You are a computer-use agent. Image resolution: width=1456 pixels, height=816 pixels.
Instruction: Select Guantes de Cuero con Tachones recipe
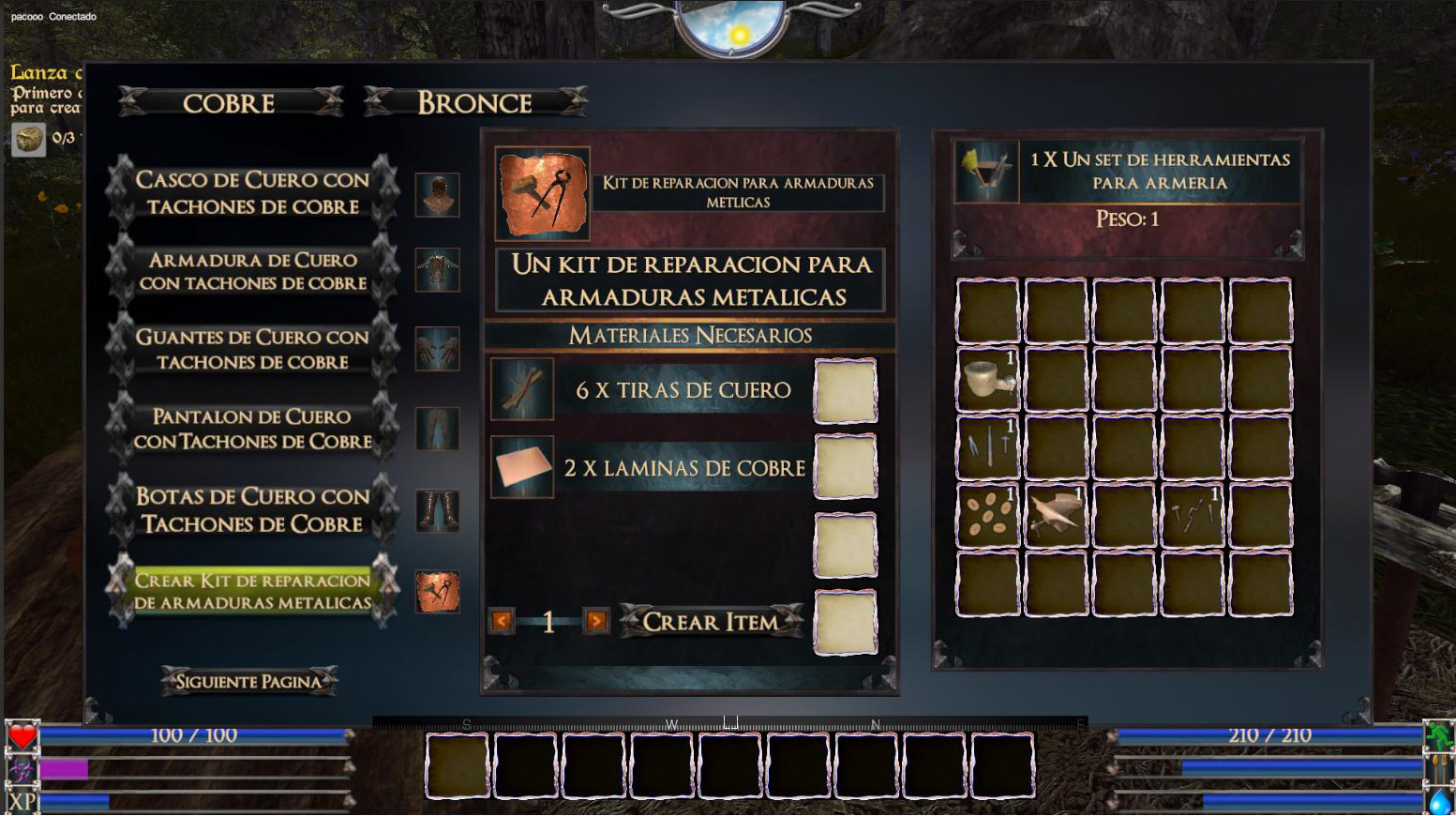(x=252, y=349)
